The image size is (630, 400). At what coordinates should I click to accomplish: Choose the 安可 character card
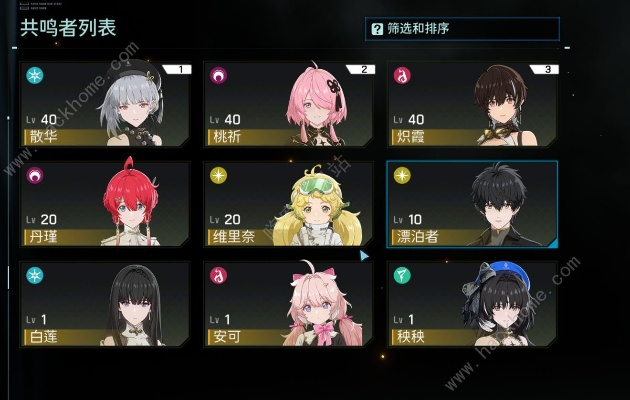[288, 304]
